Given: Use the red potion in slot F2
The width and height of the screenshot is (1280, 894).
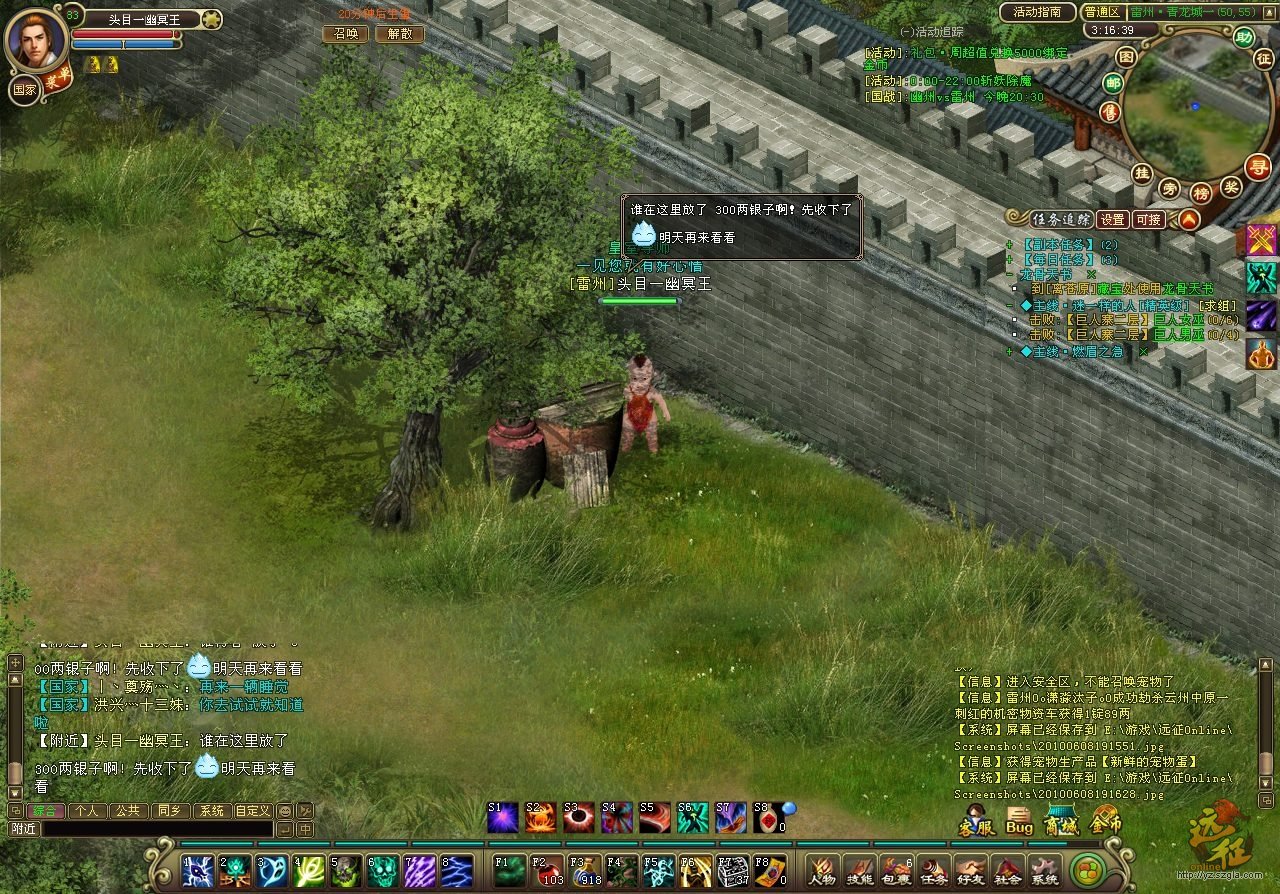Looking at the screenshot, I should pos(547,870).
